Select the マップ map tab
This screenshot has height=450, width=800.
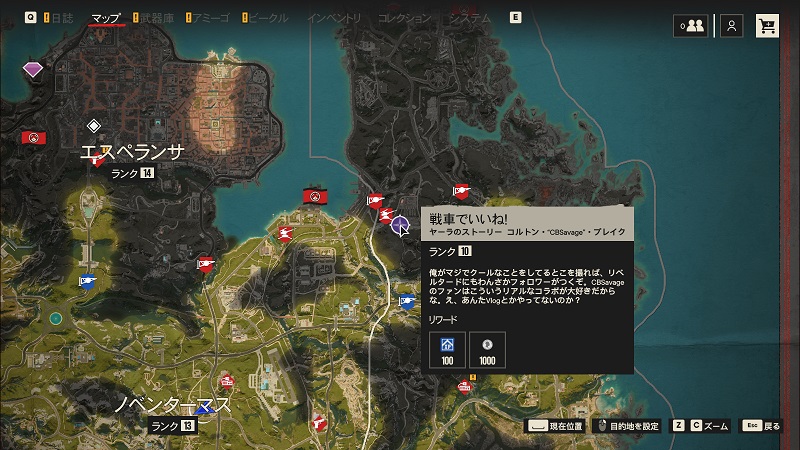[x=106, y=18]
